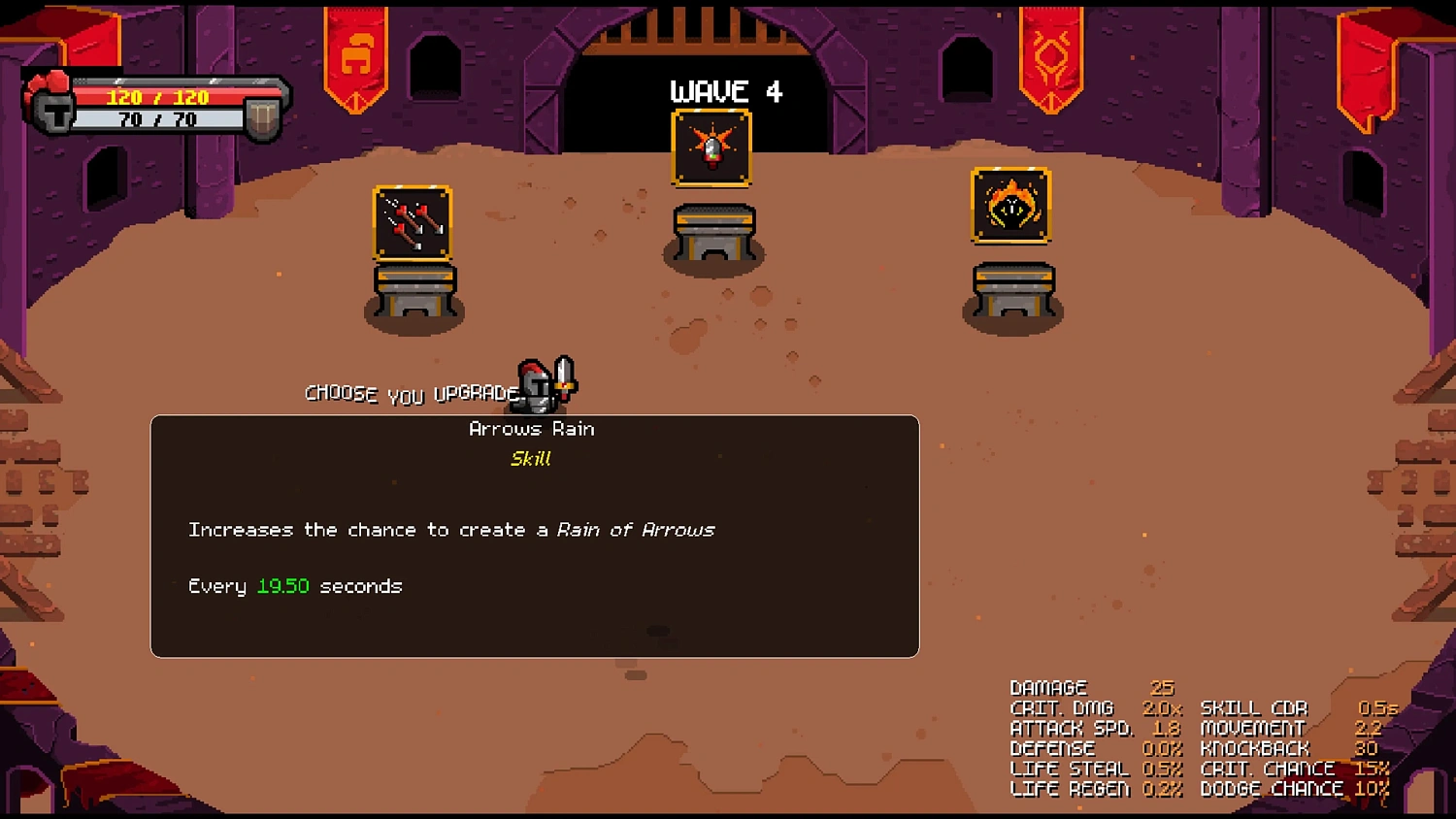Pick the flaming bullet upgrade above the center pedestal
This screenshot has height=819, width=1456.
(712, 147)
